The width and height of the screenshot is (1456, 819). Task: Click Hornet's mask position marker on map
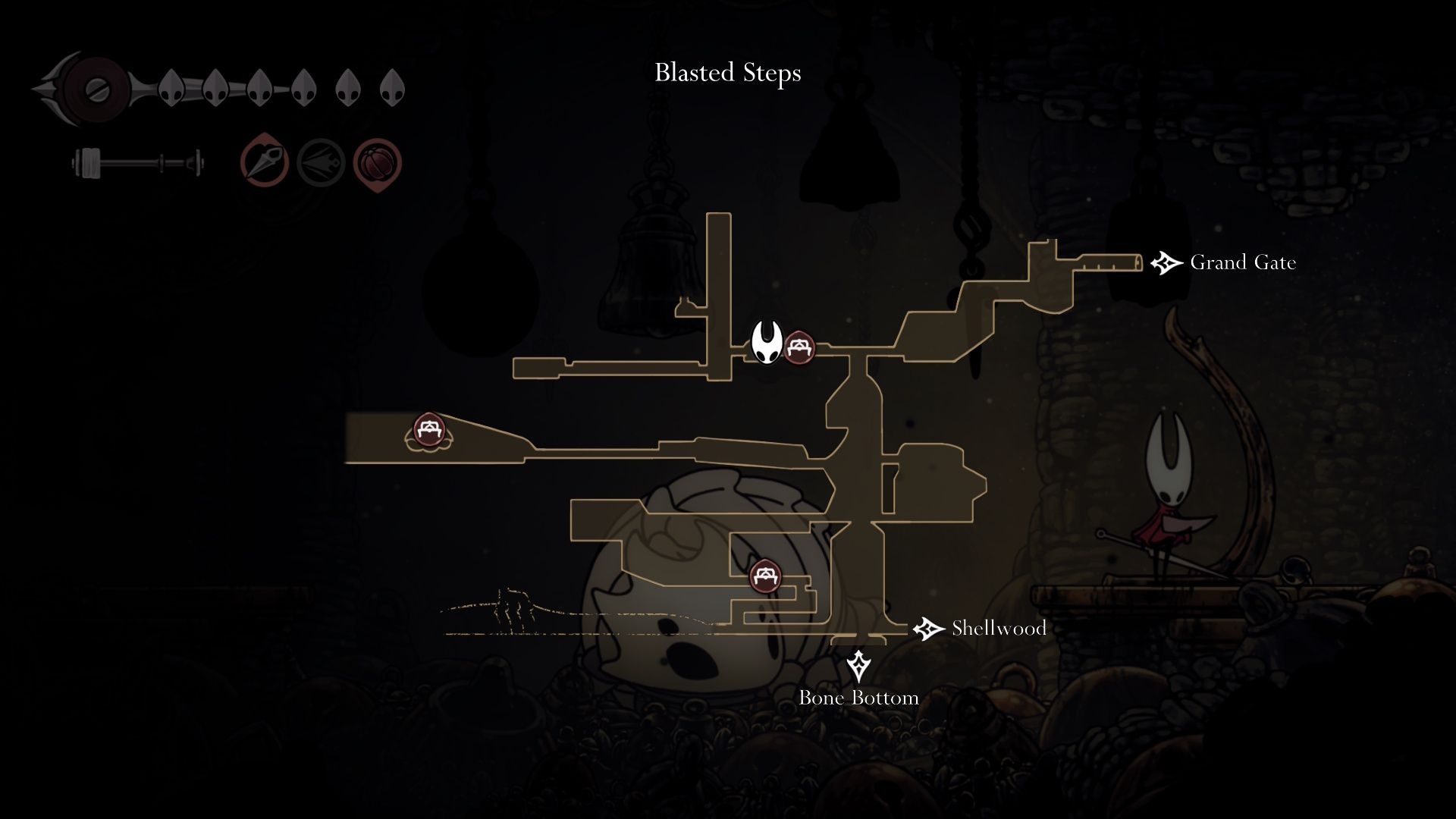(767, 343)
